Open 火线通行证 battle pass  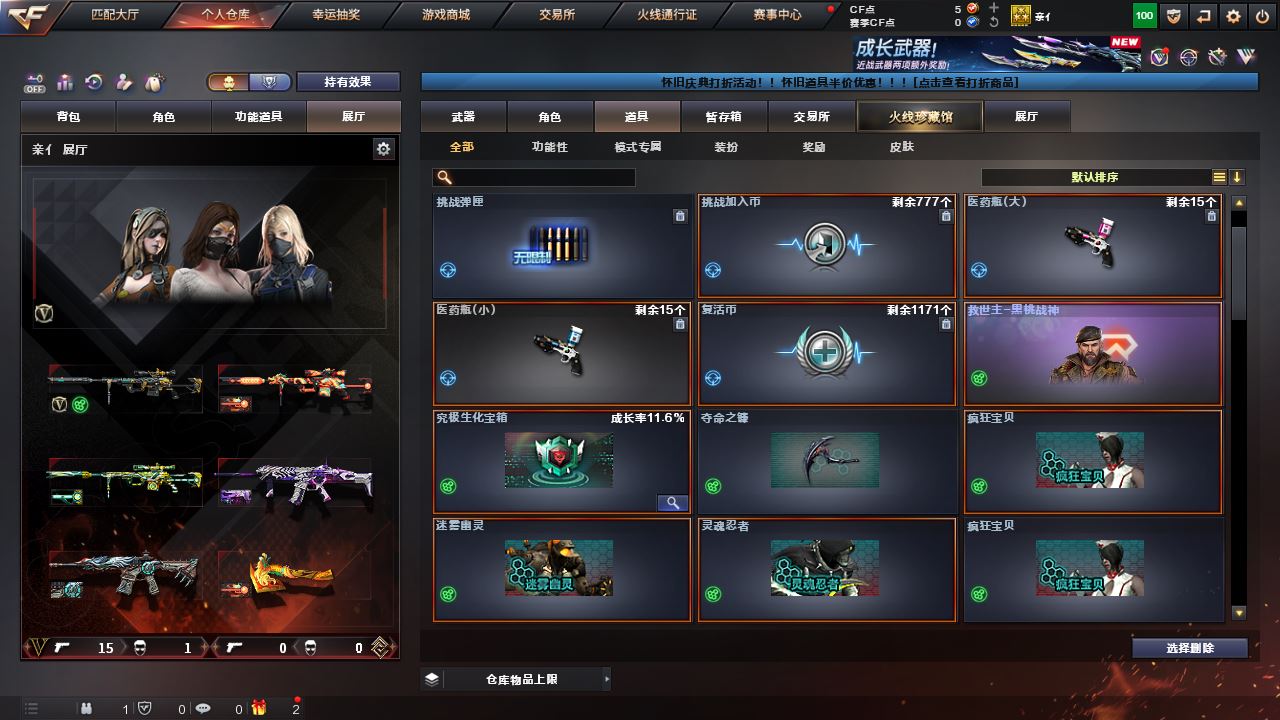point(666,15)
